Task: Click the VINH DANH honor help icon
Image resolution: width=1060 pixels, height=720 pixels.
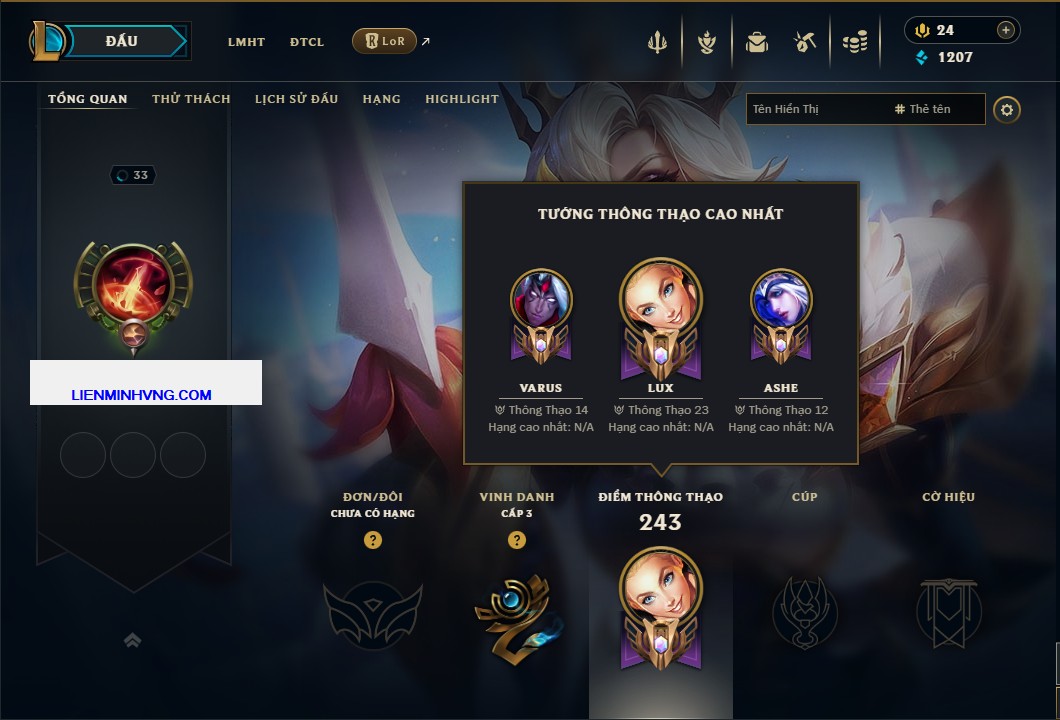Action: click(x=517, y=540)
